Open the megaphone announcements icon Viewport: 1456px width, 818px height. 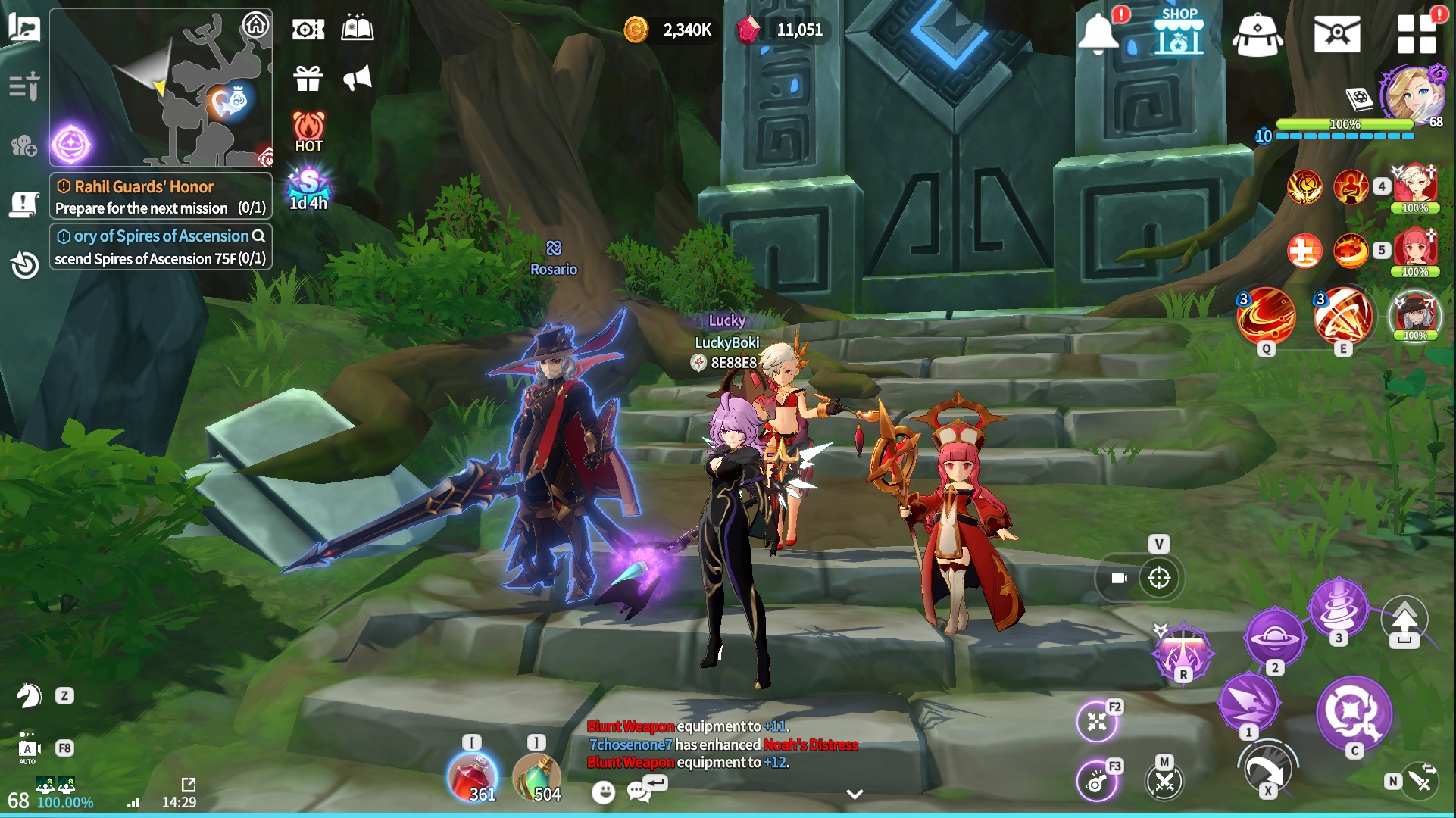(x=358, y=78)
